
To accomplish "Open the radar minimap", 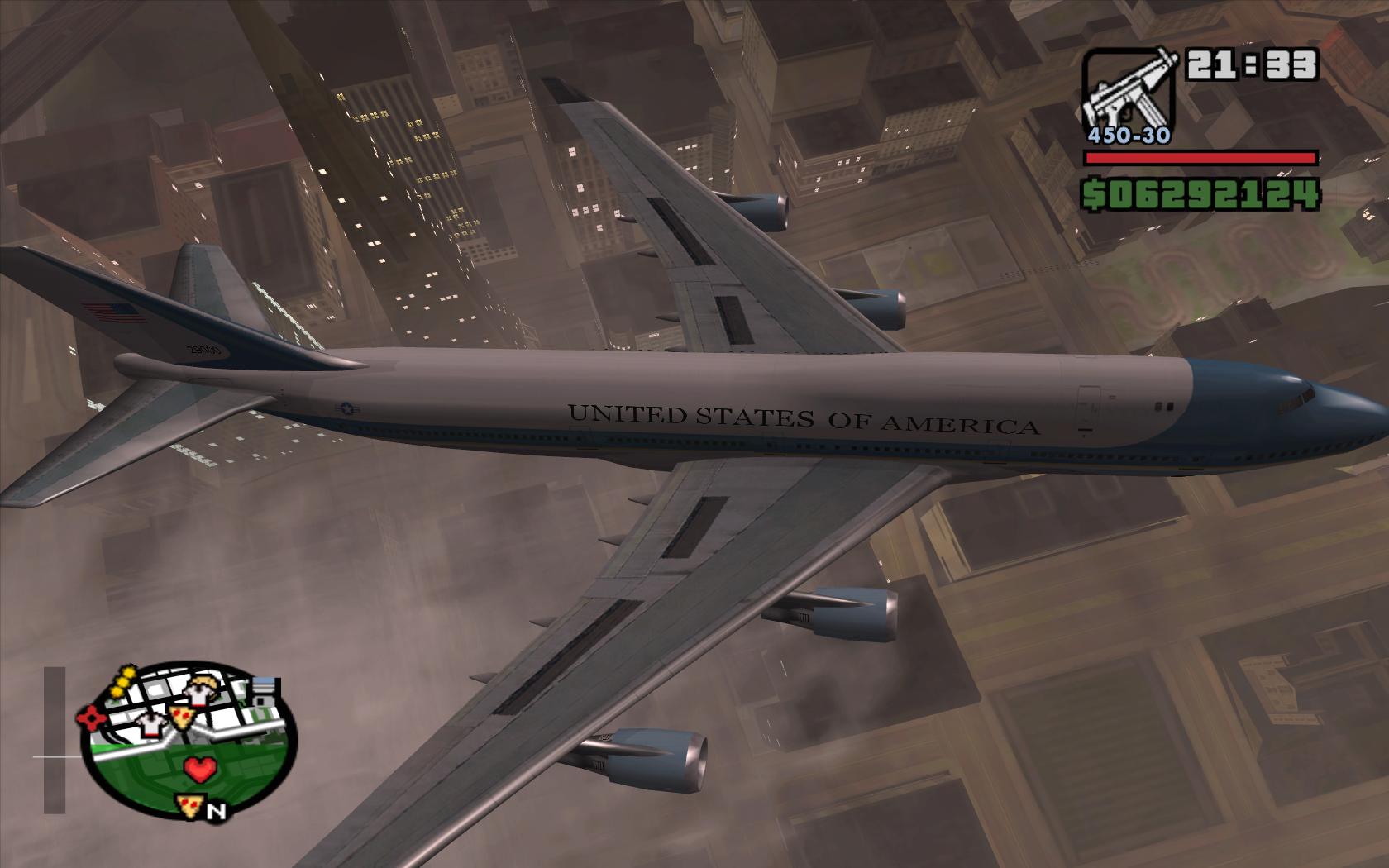I will tap(182, 740).
